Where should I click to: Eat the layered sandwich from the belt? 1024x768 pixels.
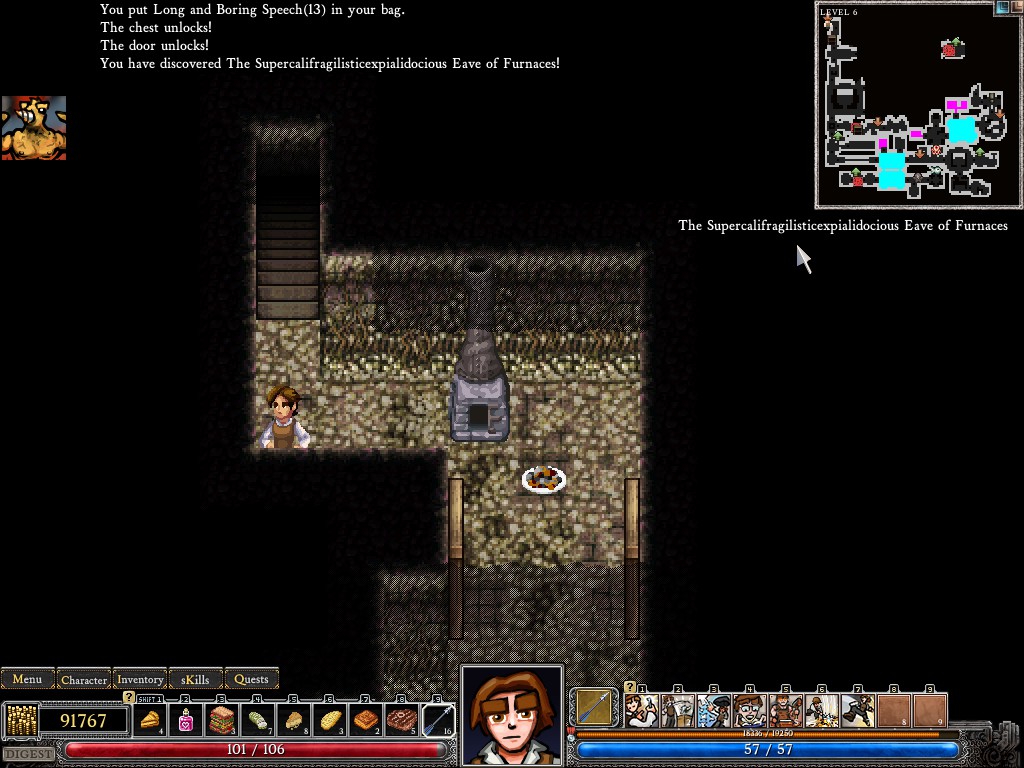click(221, 719)
